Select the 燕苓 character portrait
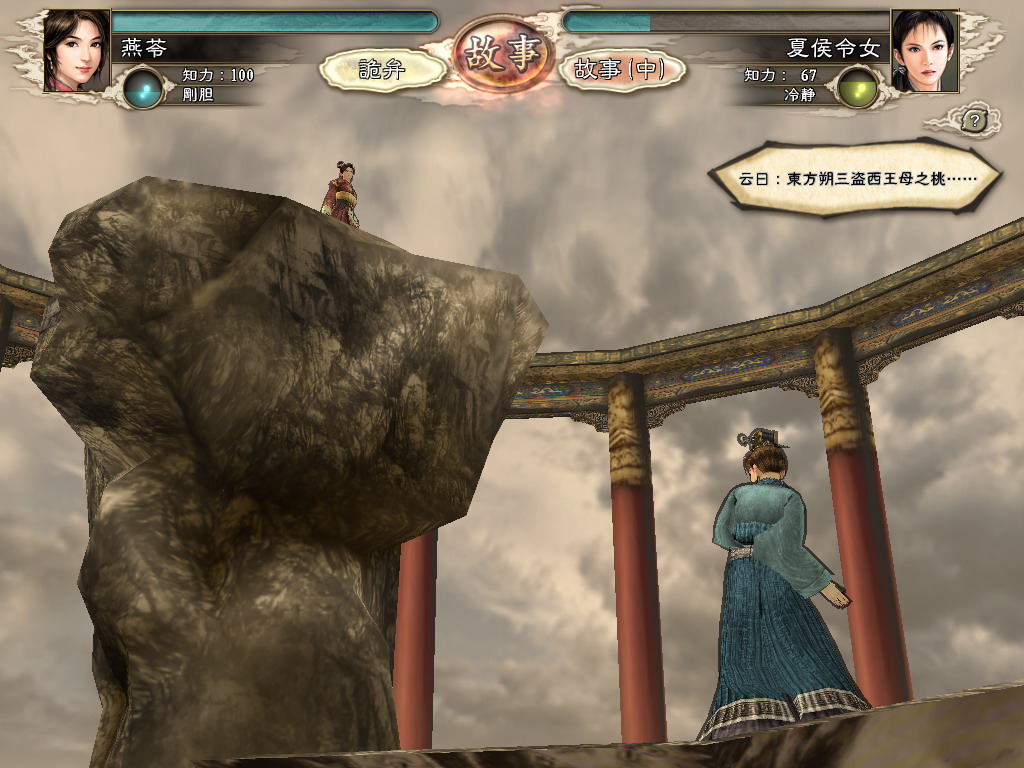This screenshot has height=768, width=1024. coord(76,51)
